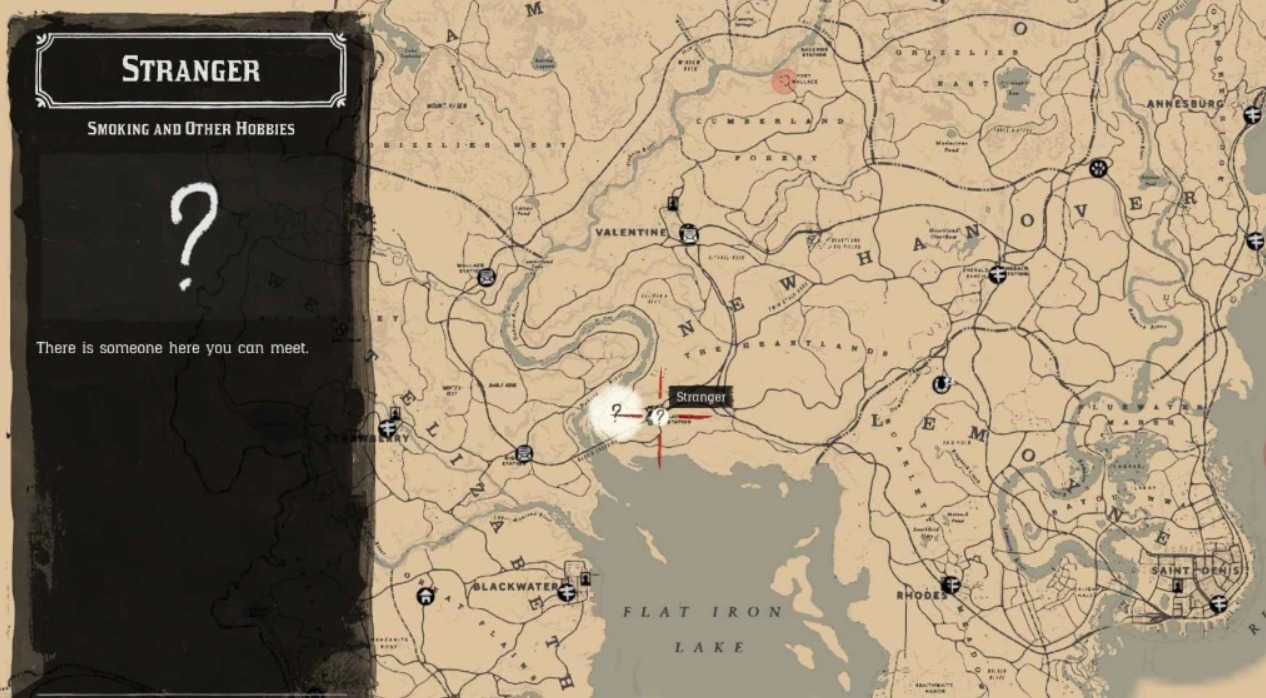Choose the Wallace Station train marker
This screenshot has width=1266, height=698.
(x=487, y=277)
